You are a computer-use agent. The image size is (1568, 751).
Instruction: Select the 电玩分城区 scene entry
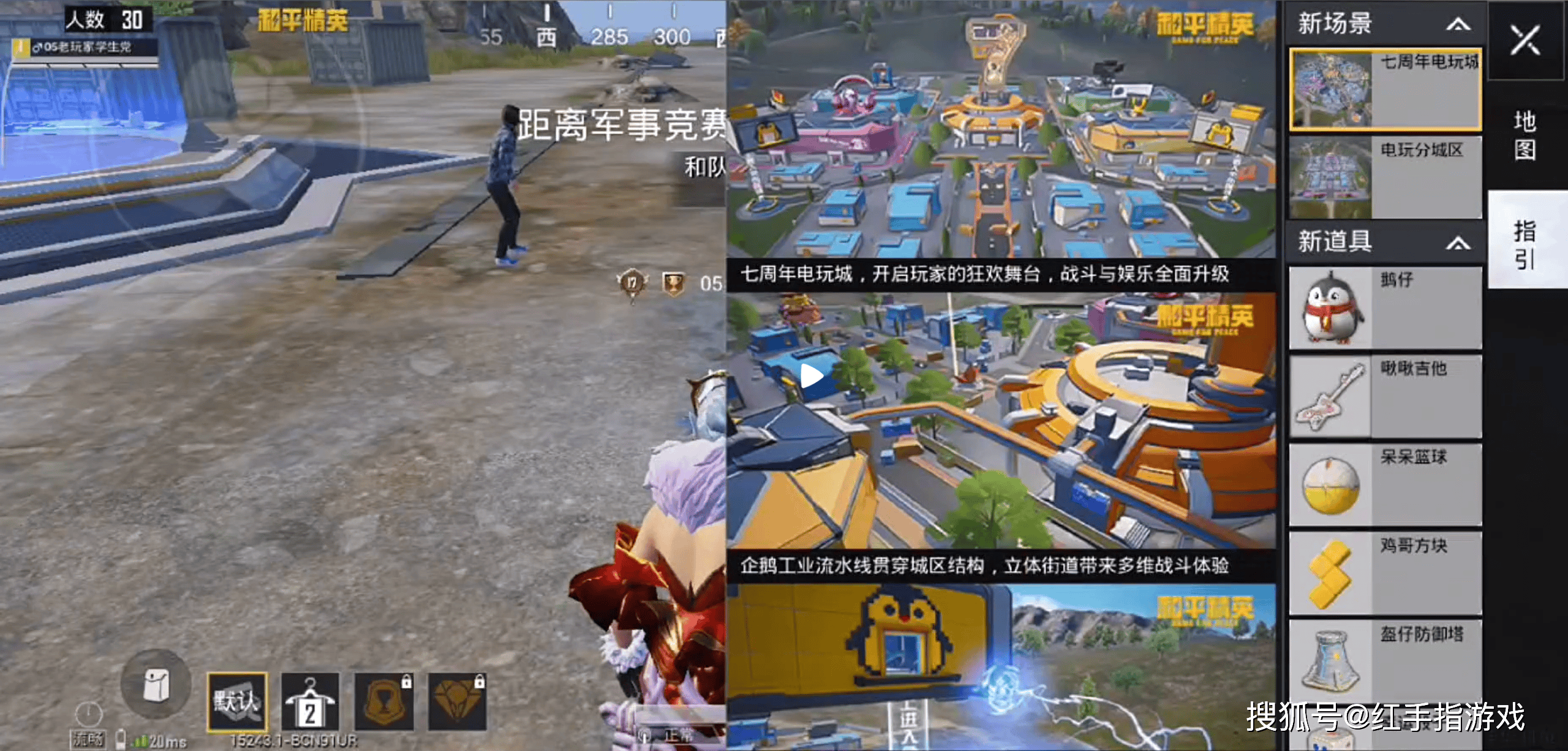(x=1385, y=178)
